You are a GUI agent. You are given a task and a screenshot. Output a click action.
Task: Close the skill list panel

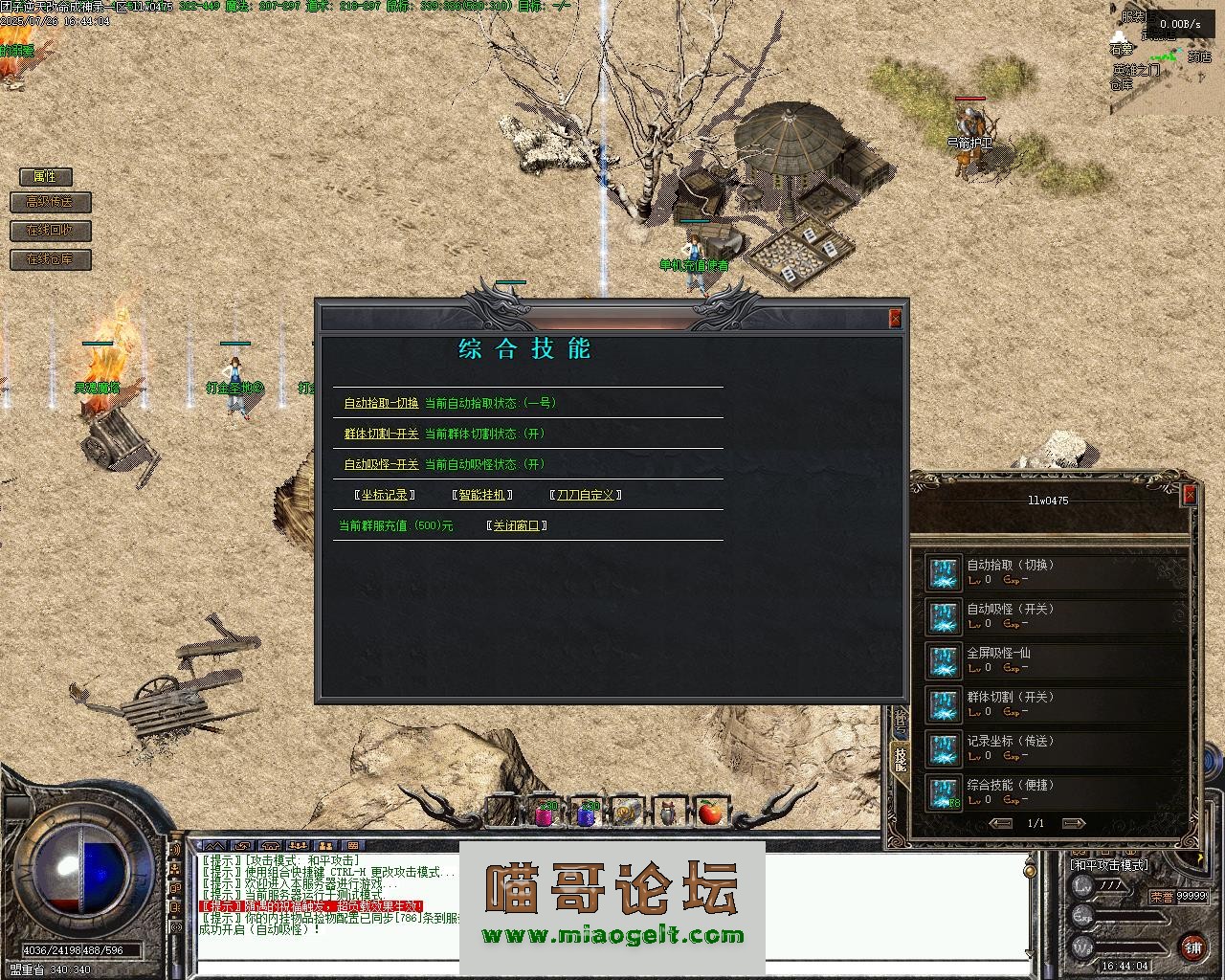1190,494
